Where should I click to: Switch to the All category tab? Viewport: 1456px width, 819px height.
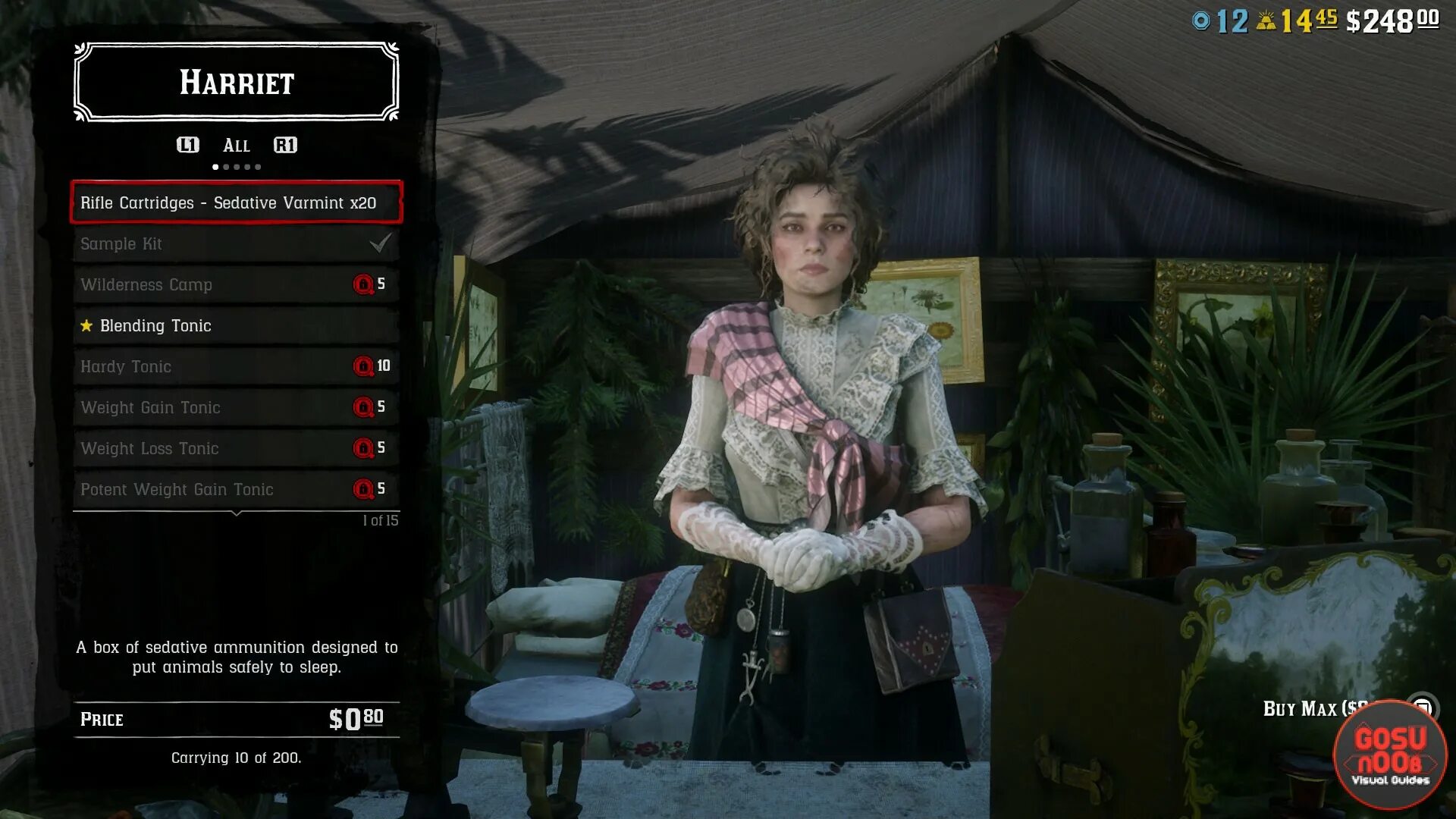[236, 146]
